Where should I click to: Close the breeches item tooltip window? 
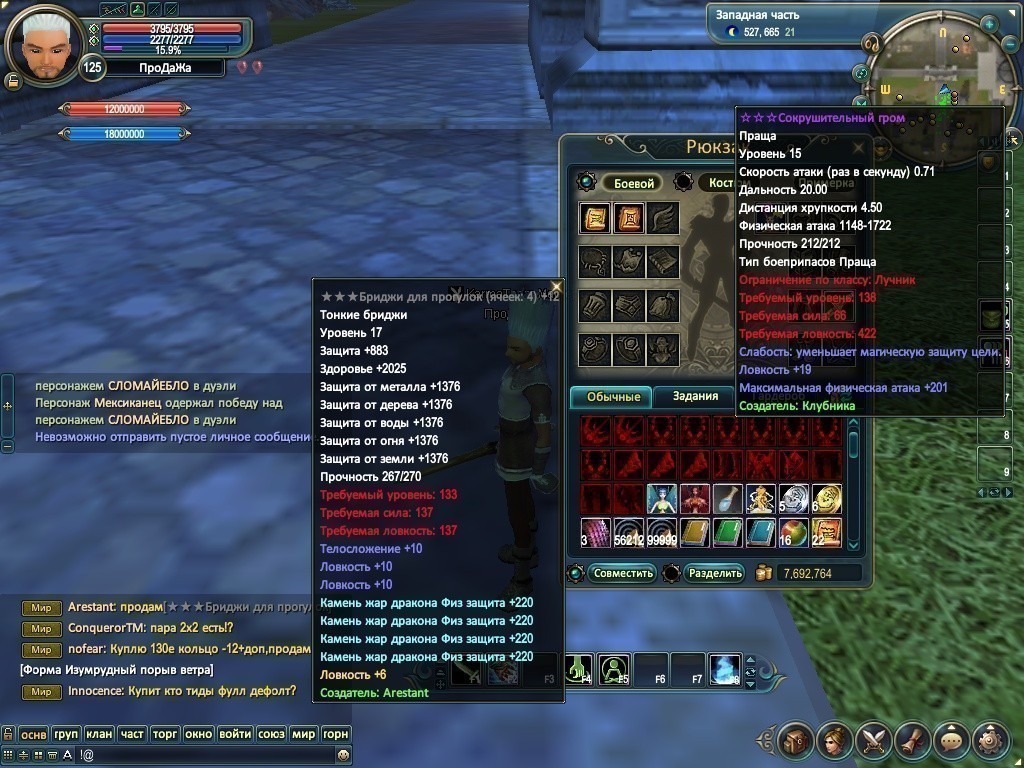pyautogui.click(x=557, y=286)
